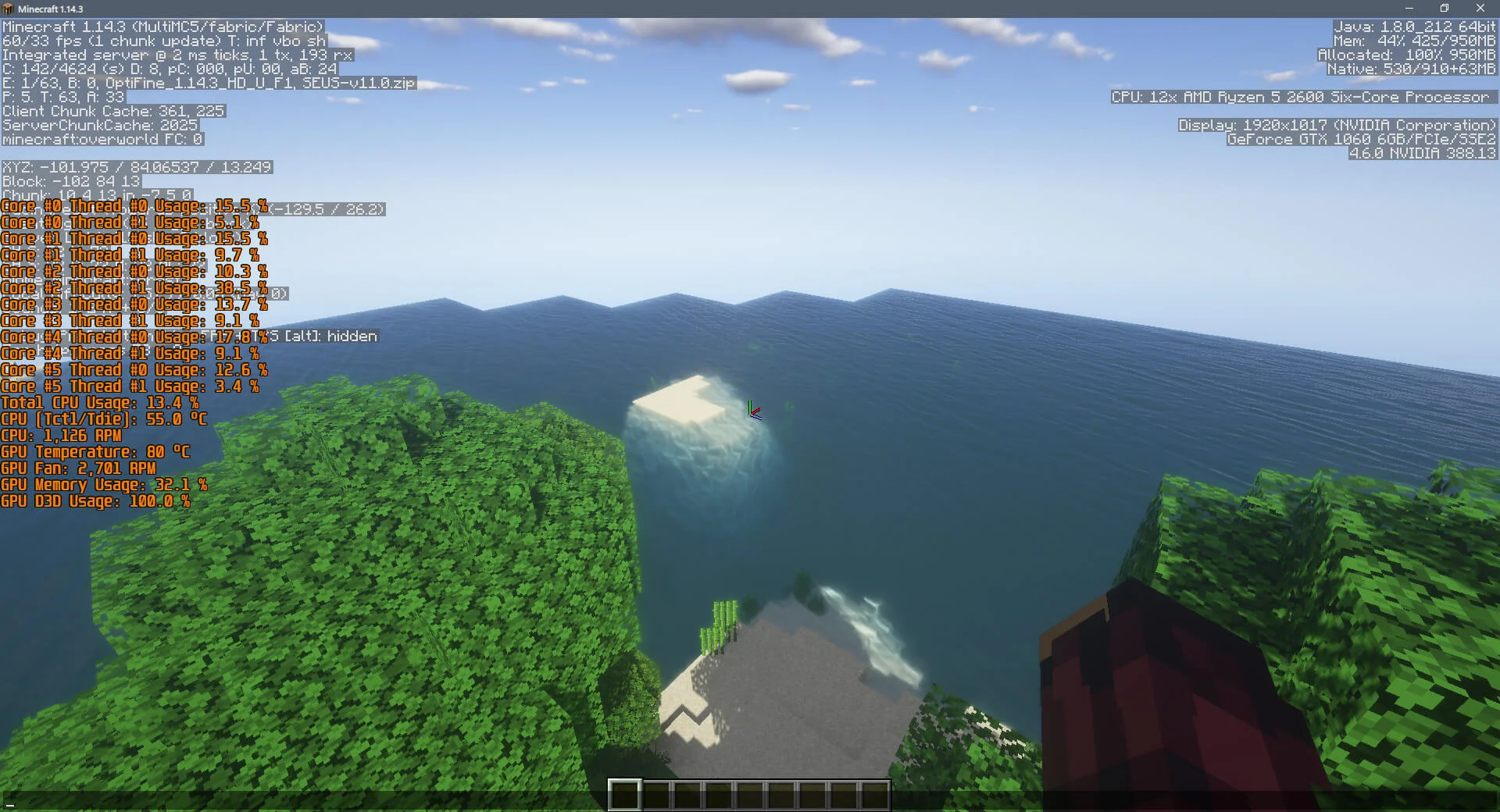Click the Display resolution info text
Viewport: 1500px width, 812px height.
[1336, 125]
